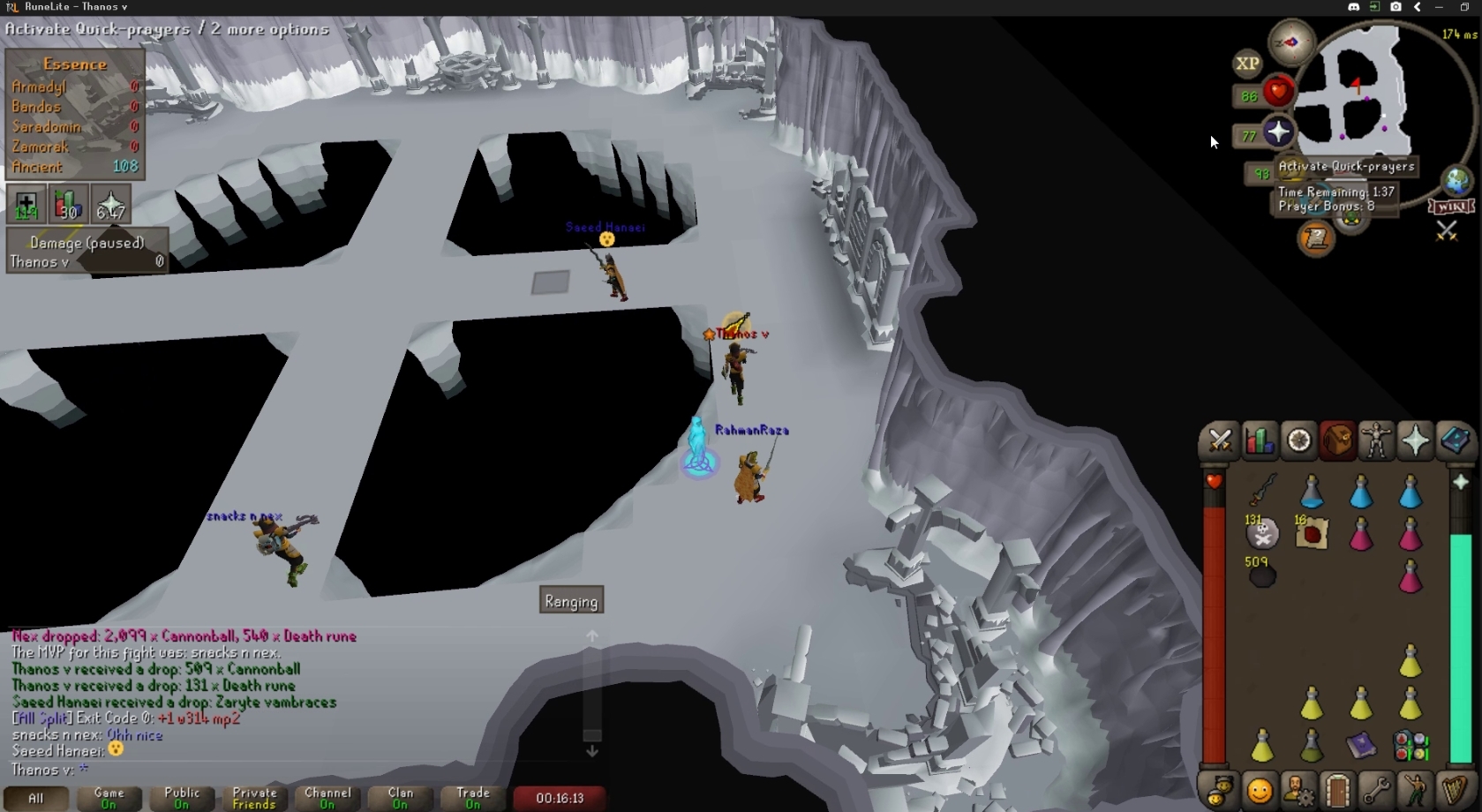Switch to the Skills tab

(1260, 440)
